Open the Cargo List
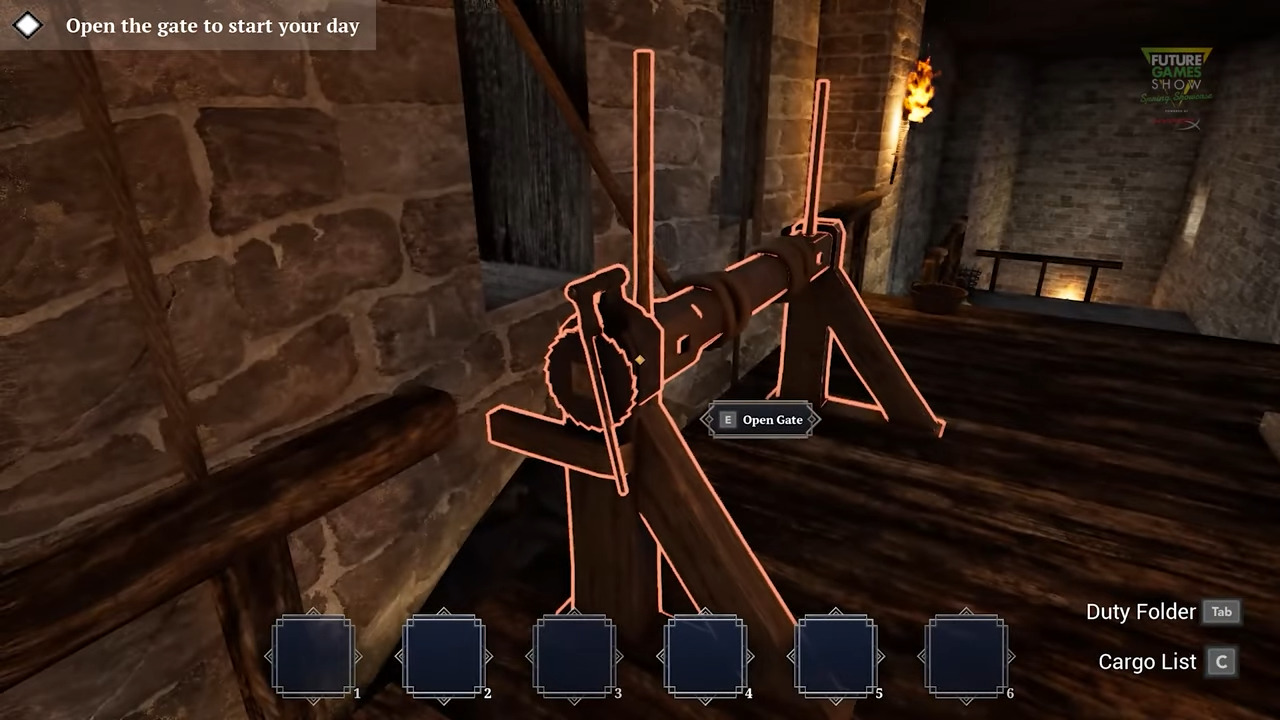This screenshot has width=1280, height=720. 1146,661
